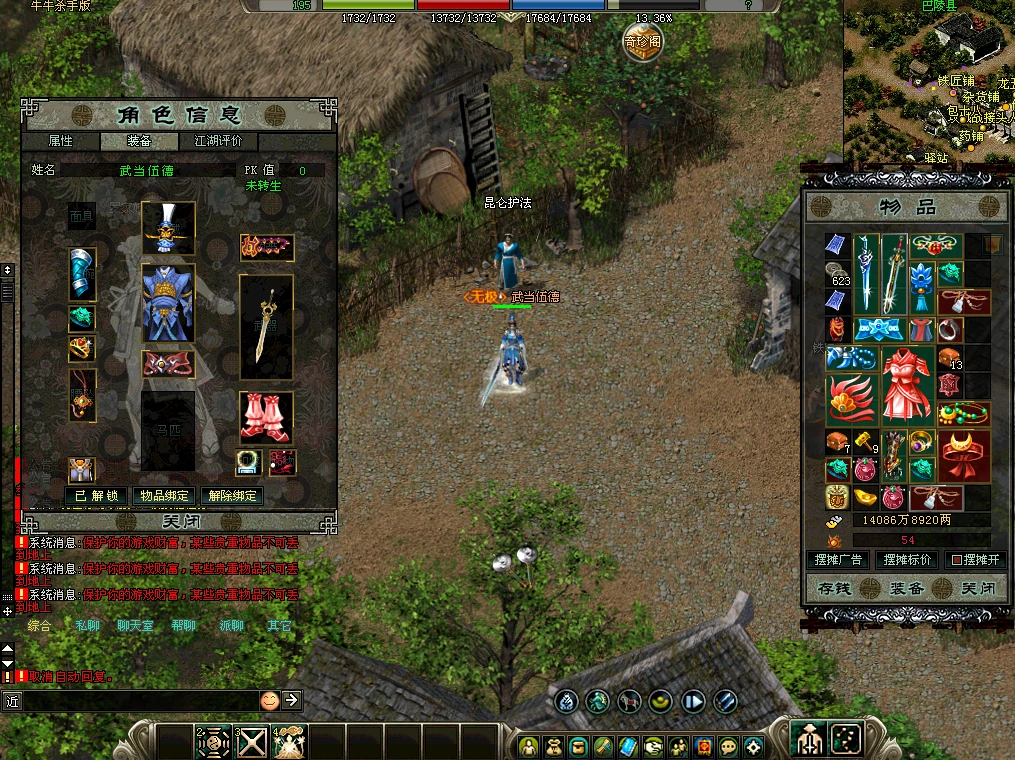
Task: Close the 角色信息 character panel
Action: 179,521
